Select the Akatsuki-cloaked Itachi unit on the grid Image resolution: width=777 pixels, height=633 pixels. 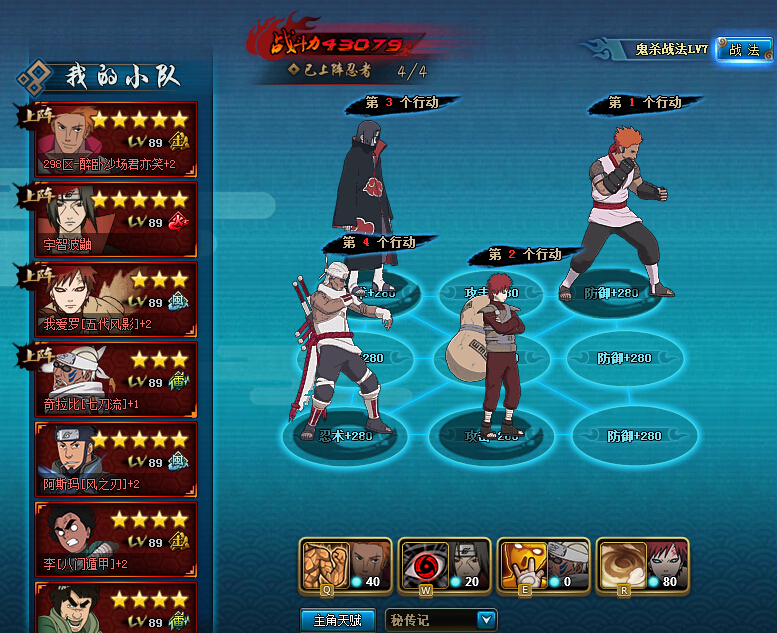point(365,200)
